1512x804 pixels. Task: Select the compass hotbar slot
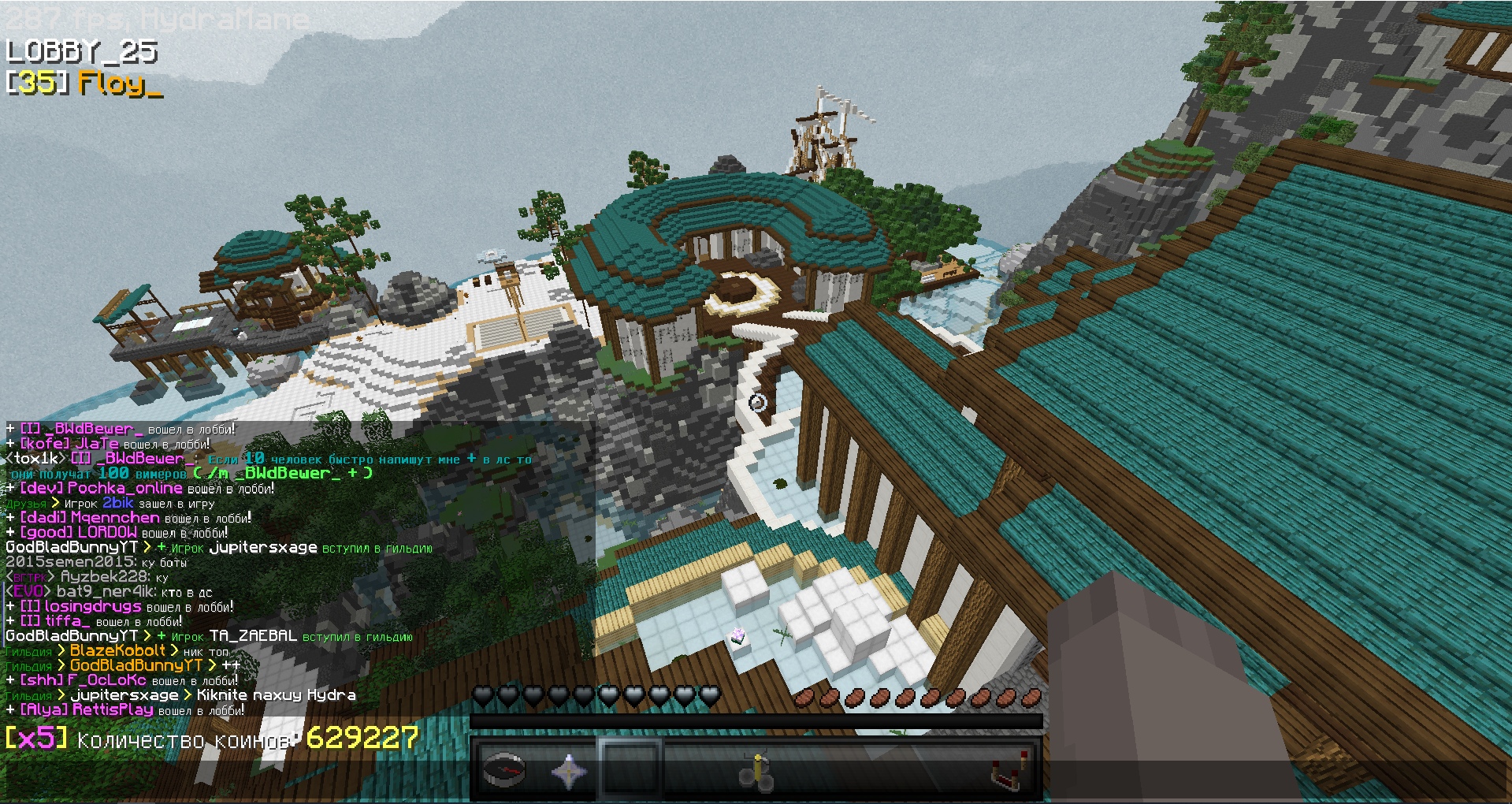[504, 770]
